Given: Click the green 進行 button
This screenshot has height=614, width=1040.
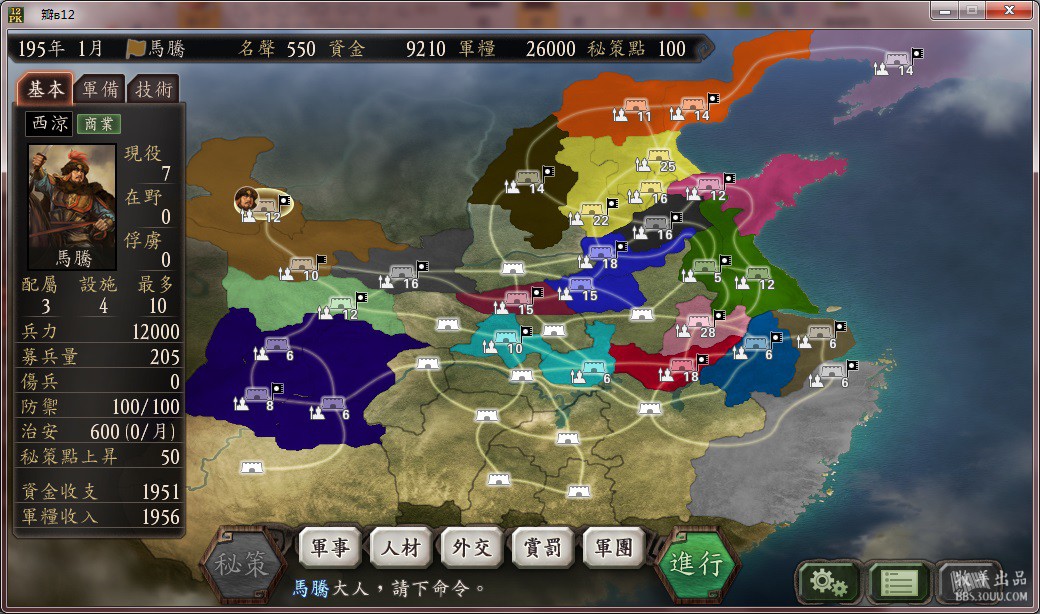Looking at the screenshot, I should tap(696, 563).
